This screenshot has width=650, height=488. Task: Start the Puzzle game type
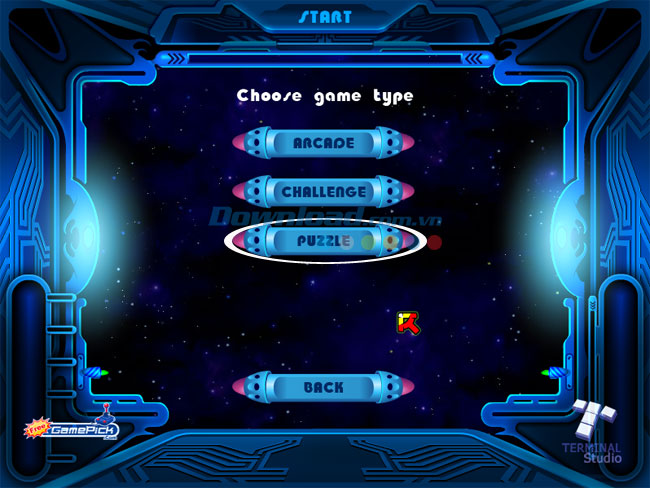[323, 241]
